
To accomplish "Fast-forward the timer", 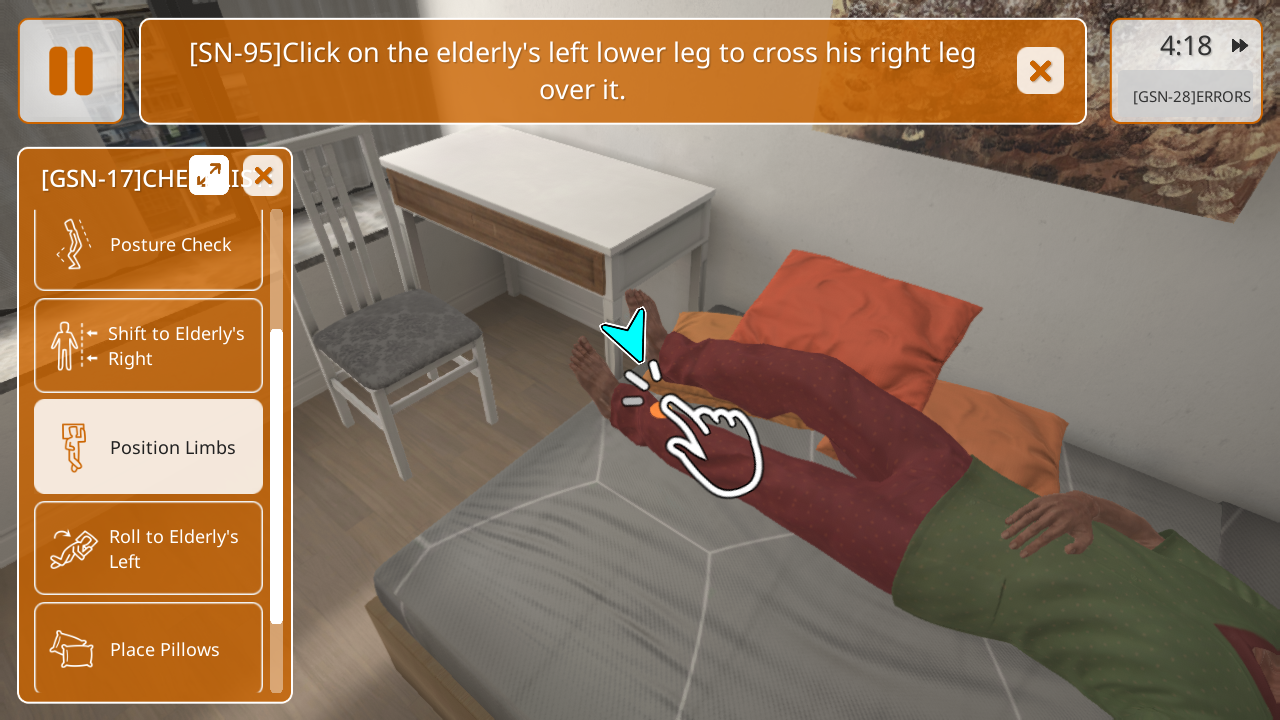I will click(1240, 46).
